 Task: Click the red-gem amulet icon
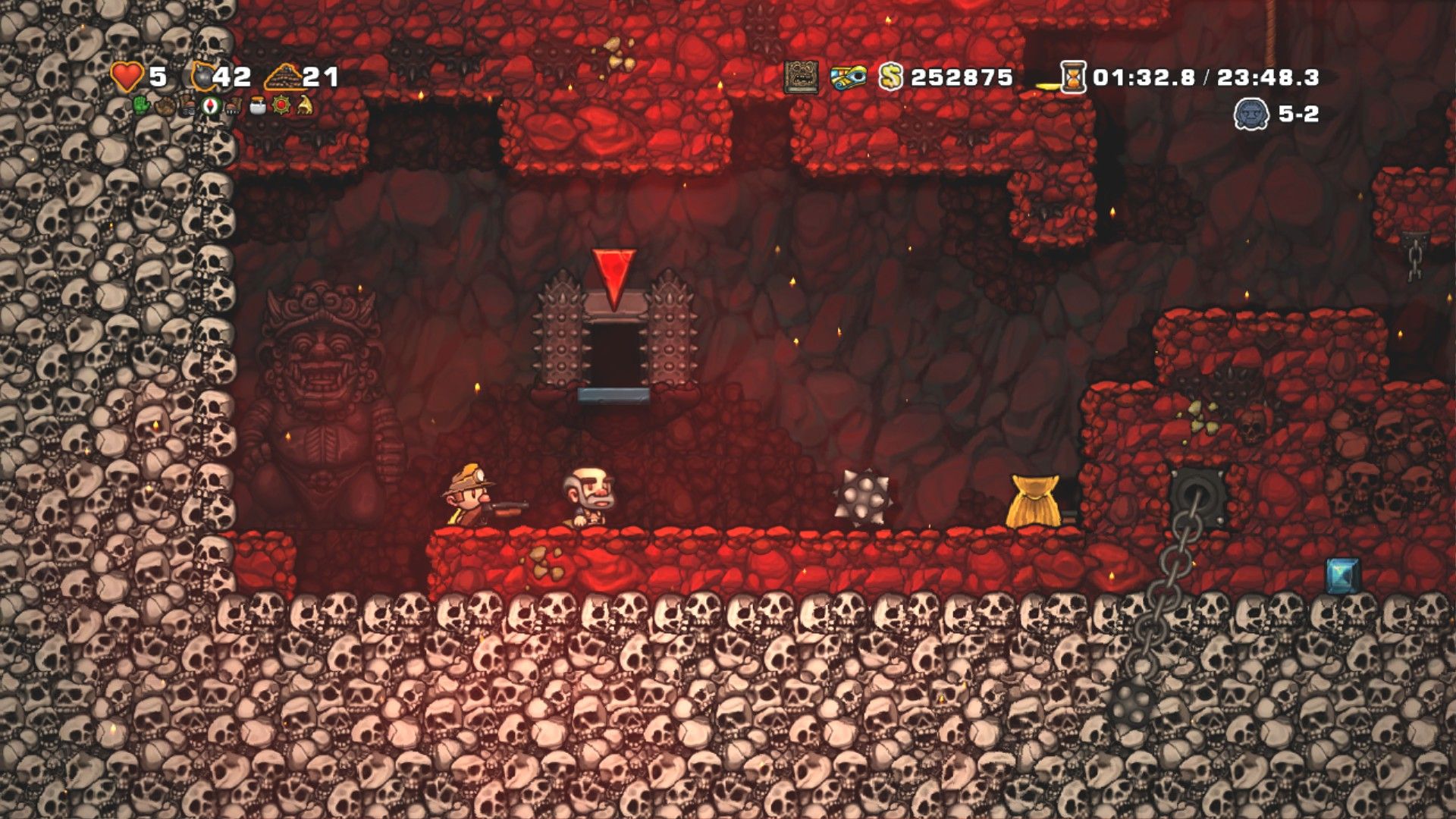(x=281, y=105)
